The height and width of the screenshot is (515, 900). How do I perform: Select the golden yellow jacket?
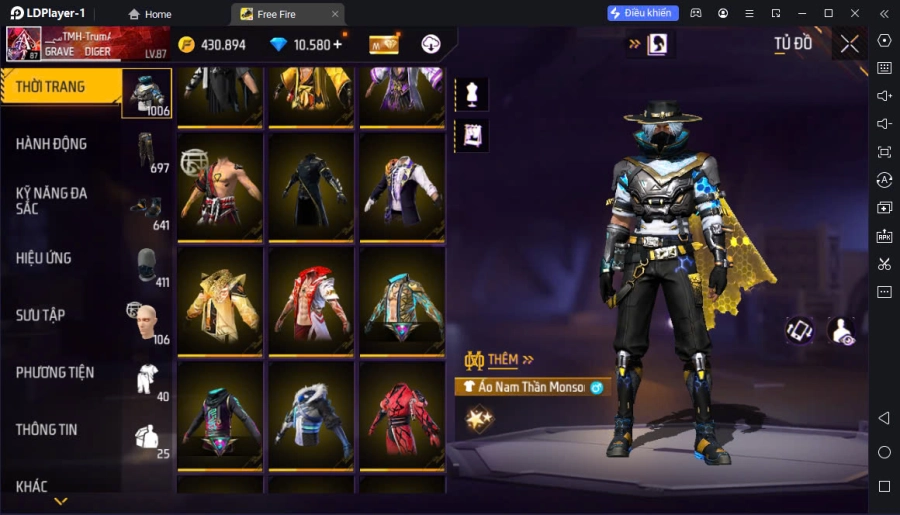tap(221, 300)
